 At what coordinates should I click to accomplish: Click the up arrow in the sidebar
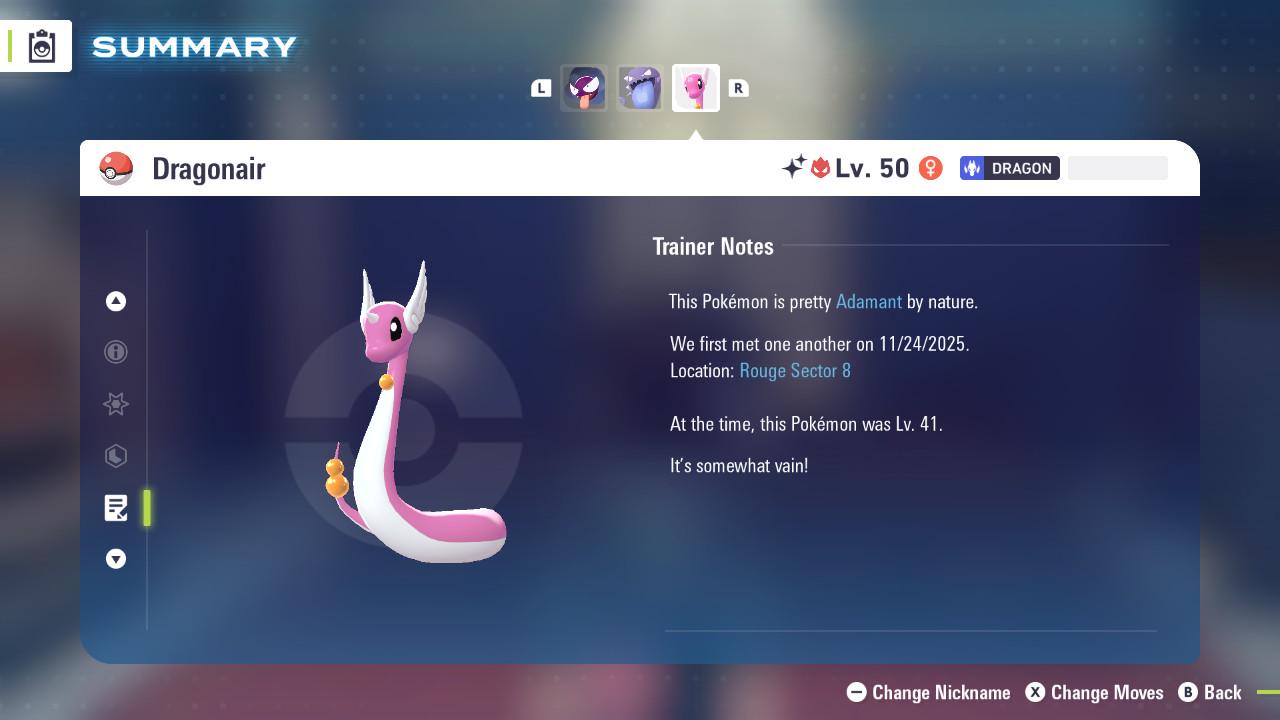(x=116, y=301)
